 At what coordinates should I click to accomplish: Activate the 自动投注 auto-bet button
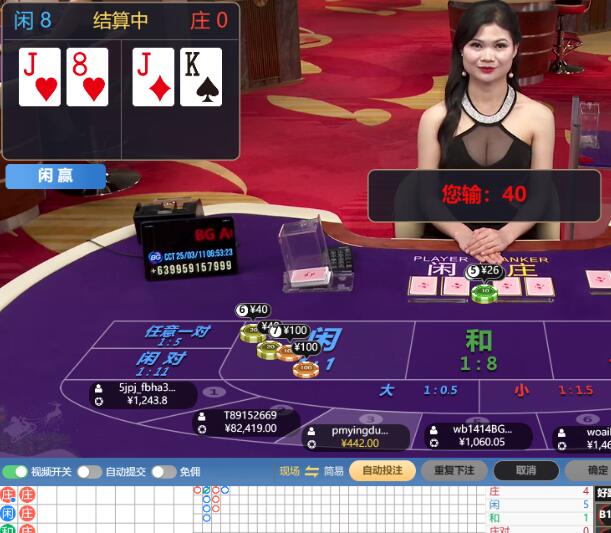pos(382,470)
